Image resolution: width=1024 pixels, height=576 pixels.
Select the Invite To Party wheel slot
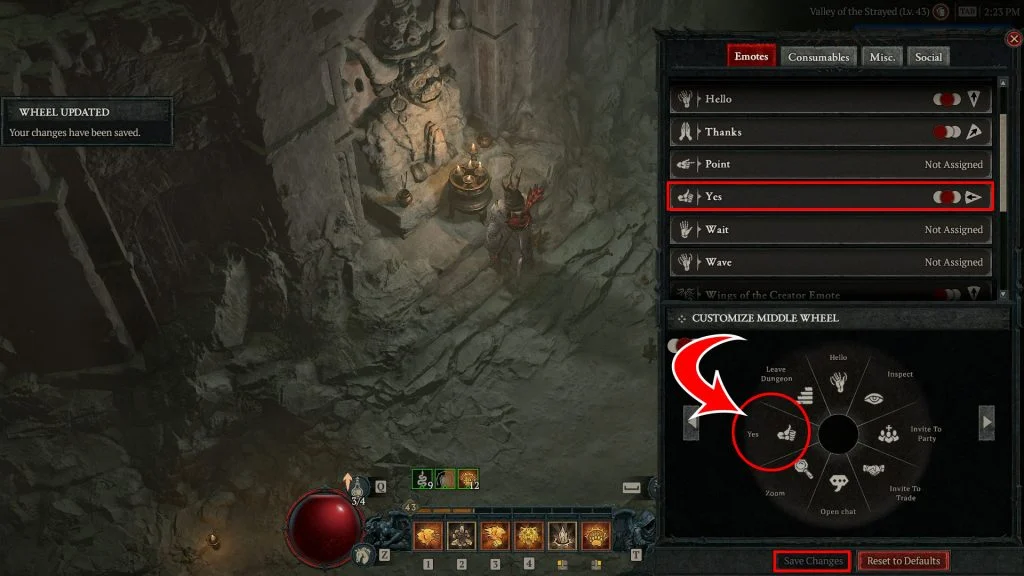point(890,435)
